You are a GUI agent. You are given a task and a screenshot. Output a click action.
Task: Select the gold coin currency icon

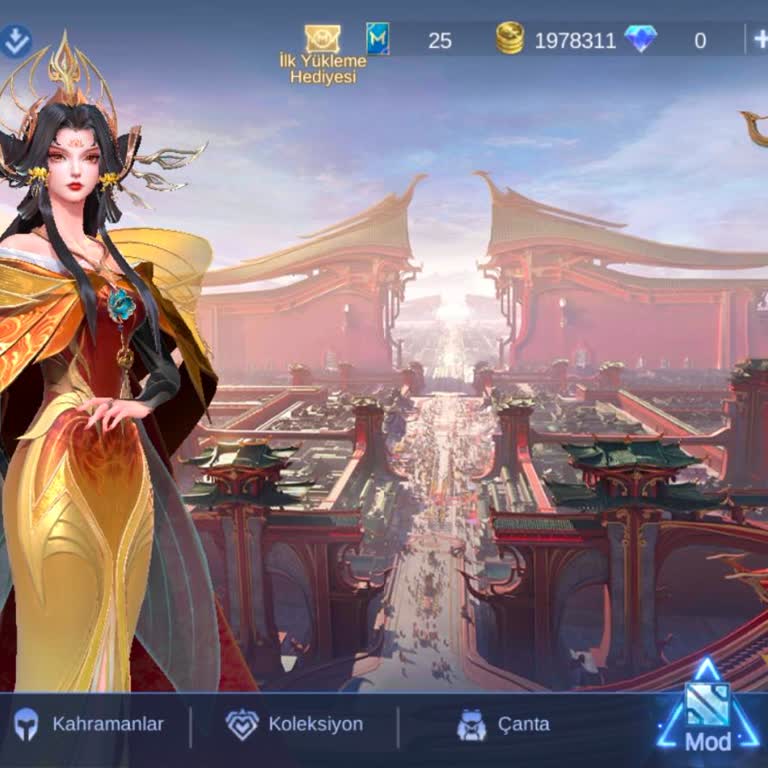pos(510,39)
